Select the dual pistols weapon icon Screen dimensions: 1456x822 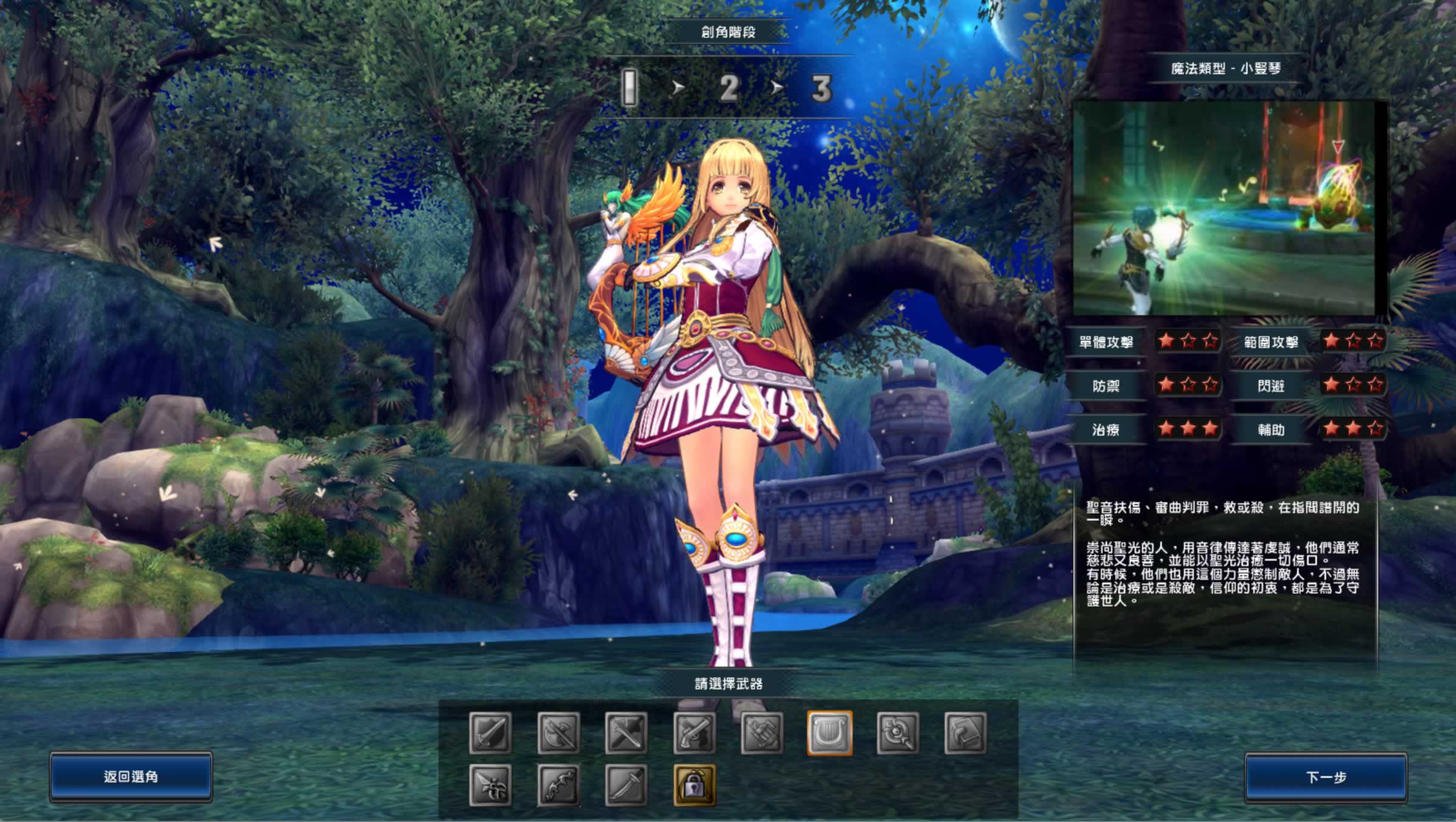point(695,733)
